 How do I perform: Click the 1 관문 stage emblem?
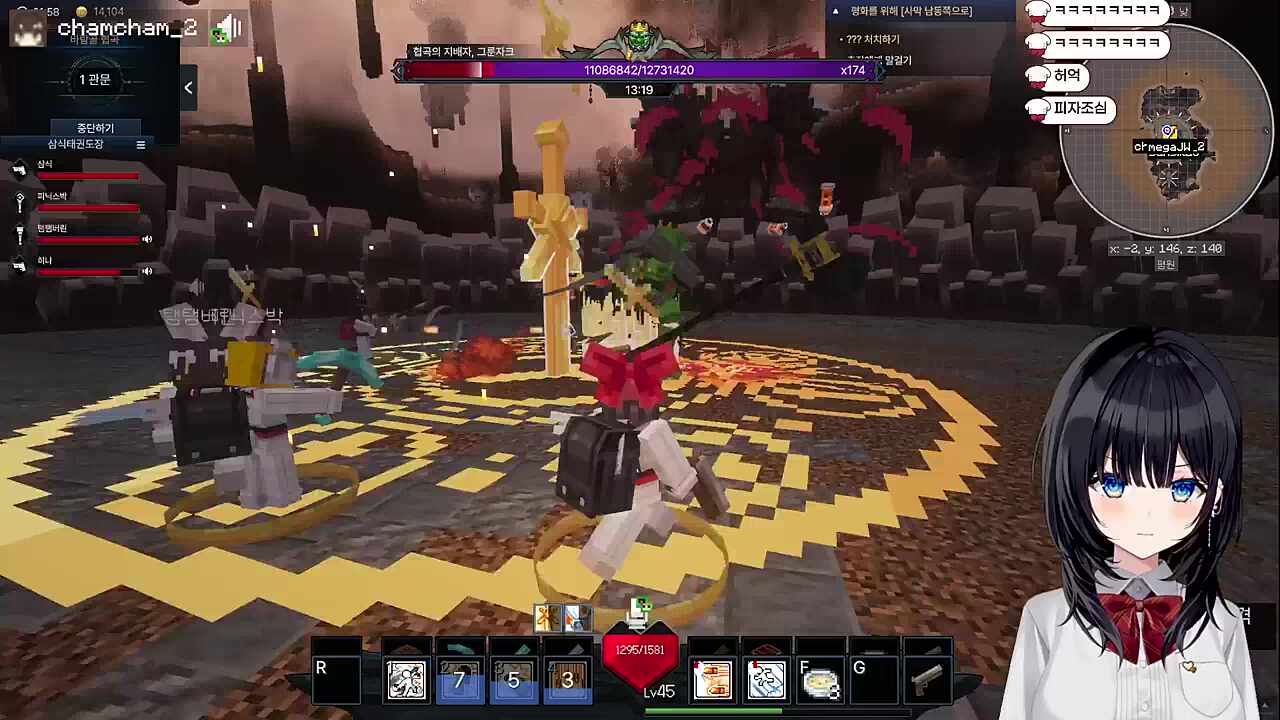94,80
